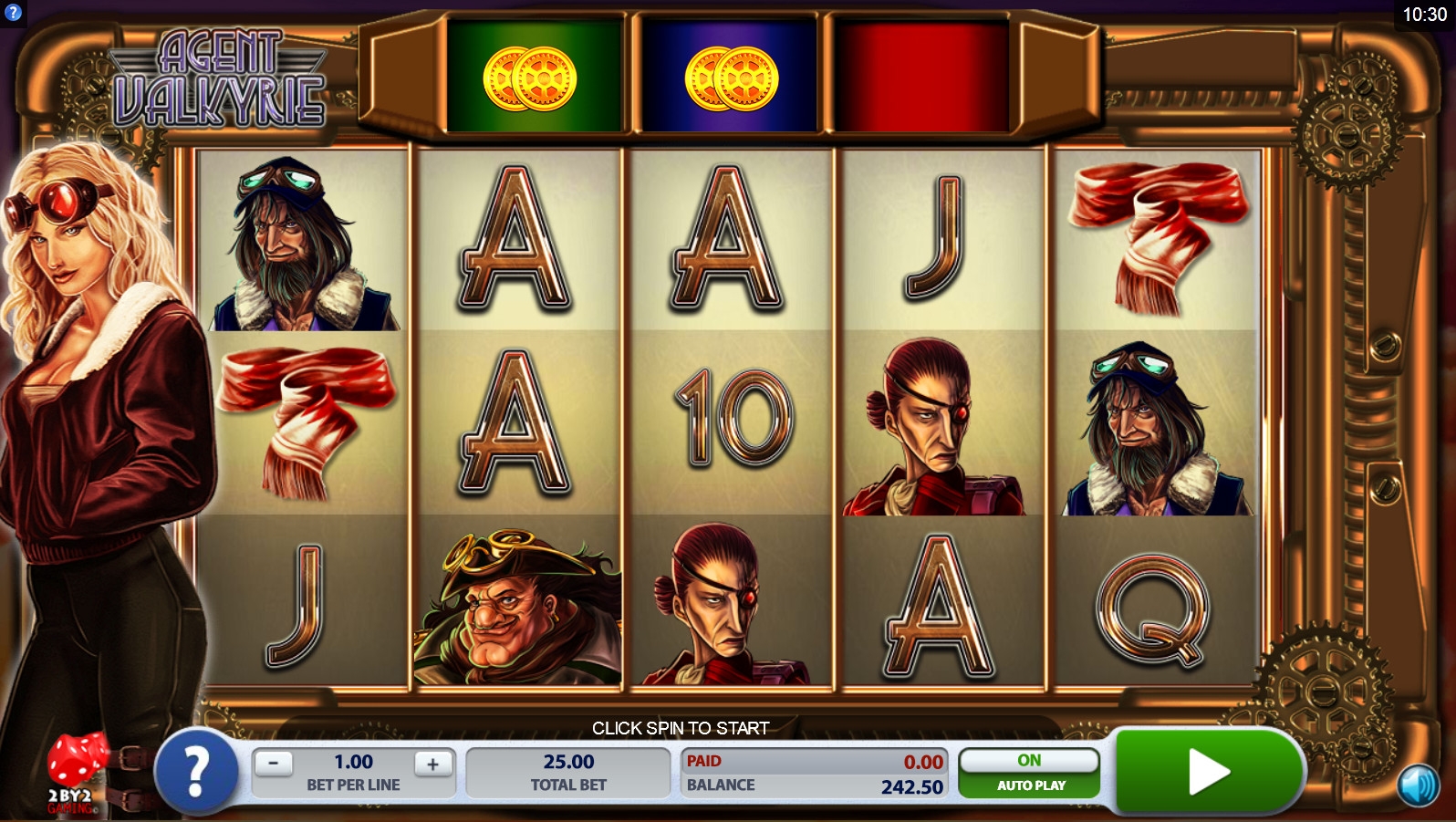Start a spin with the green arrow button
1456x822 pixels.
1208,772
